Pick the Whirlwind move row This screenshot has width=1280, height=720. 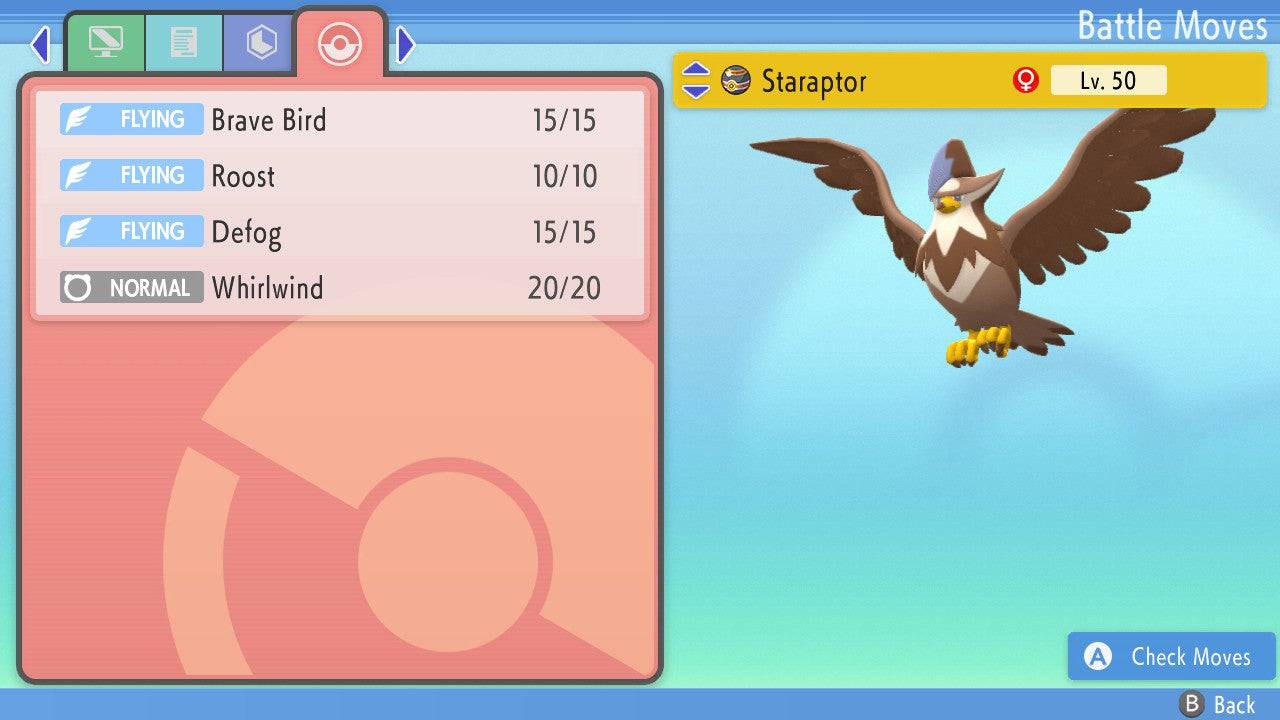click(x=340, y=288)
